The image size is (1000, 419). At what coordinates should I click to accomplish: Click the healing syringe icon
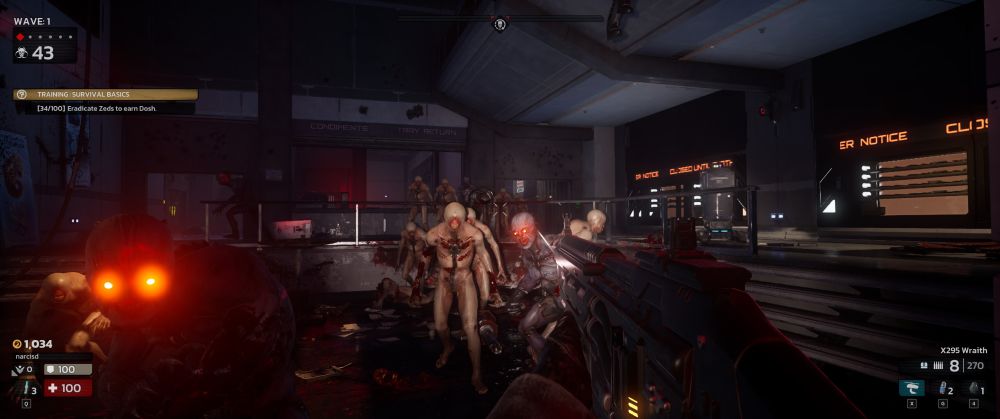[26, 388]
